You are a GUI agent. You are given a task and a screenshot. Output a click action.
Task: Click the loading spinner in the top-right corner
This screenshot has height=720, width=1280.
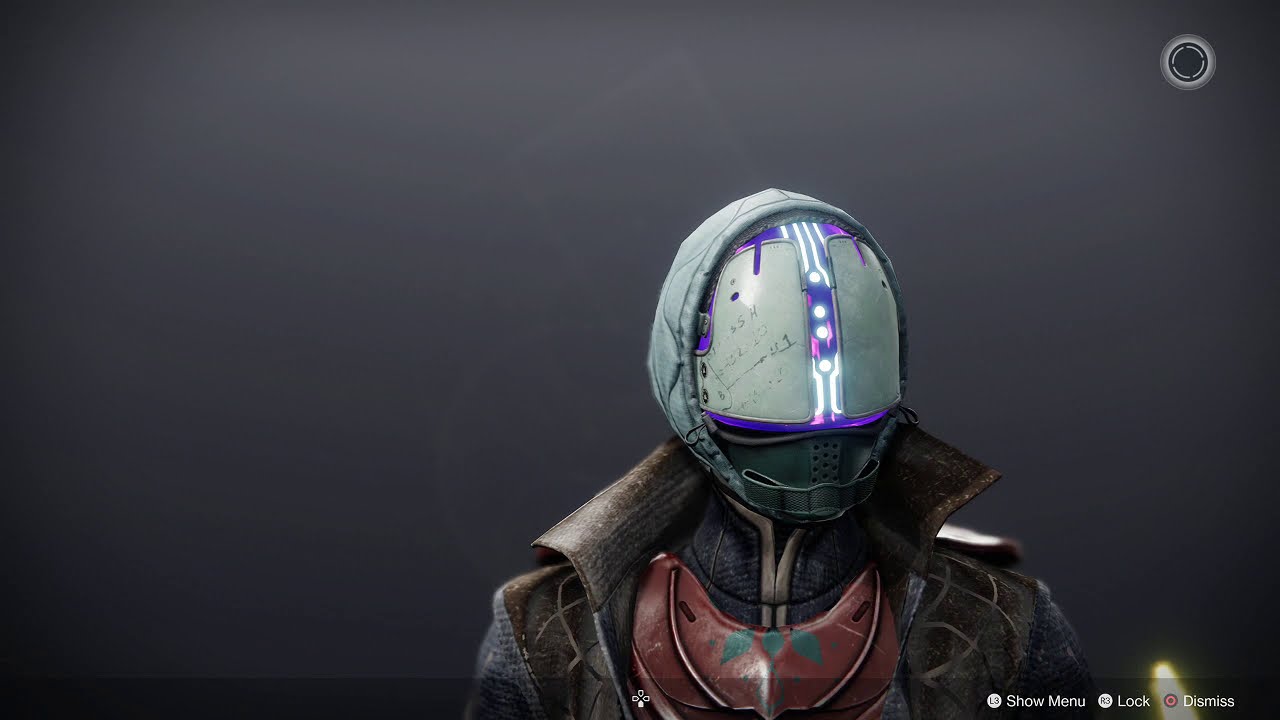pos(1186,62)
